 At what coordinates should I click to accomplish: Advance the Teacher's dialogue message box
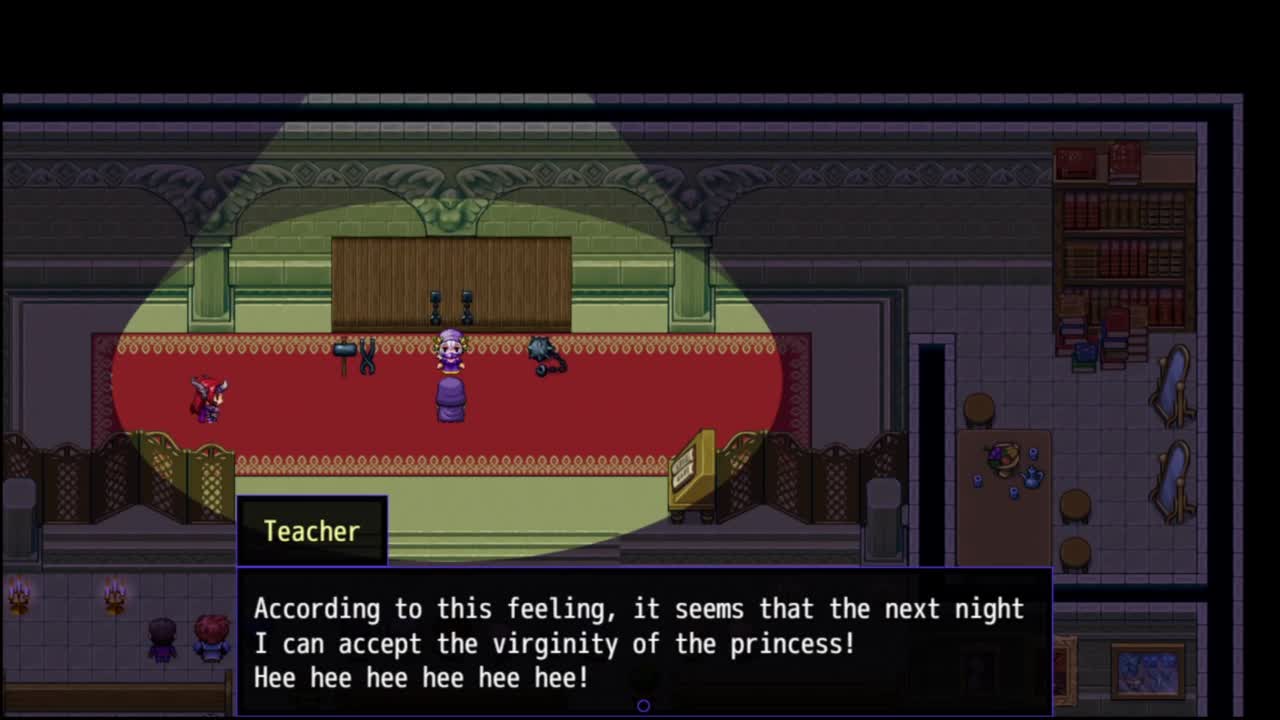tap(643, 641)
